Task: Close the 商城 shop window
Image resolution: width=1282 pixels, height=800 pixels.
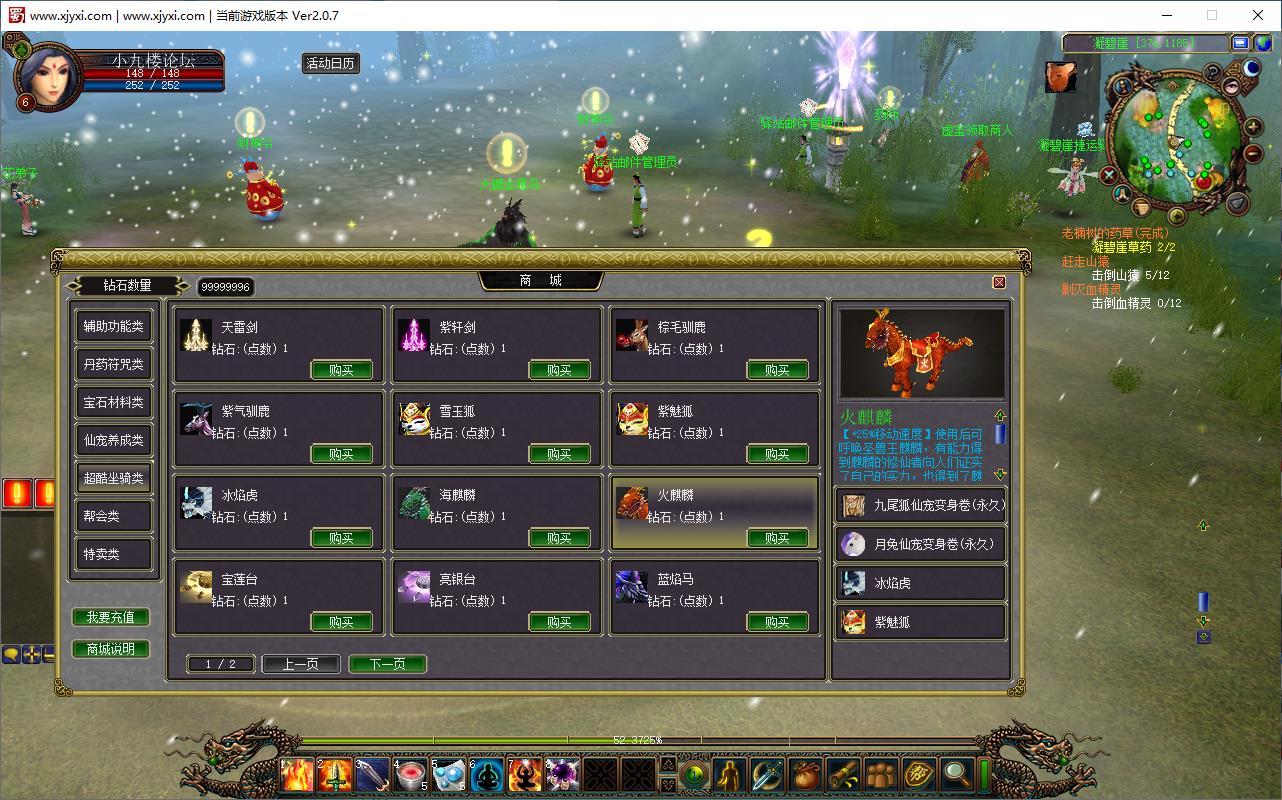Action: 999,282
